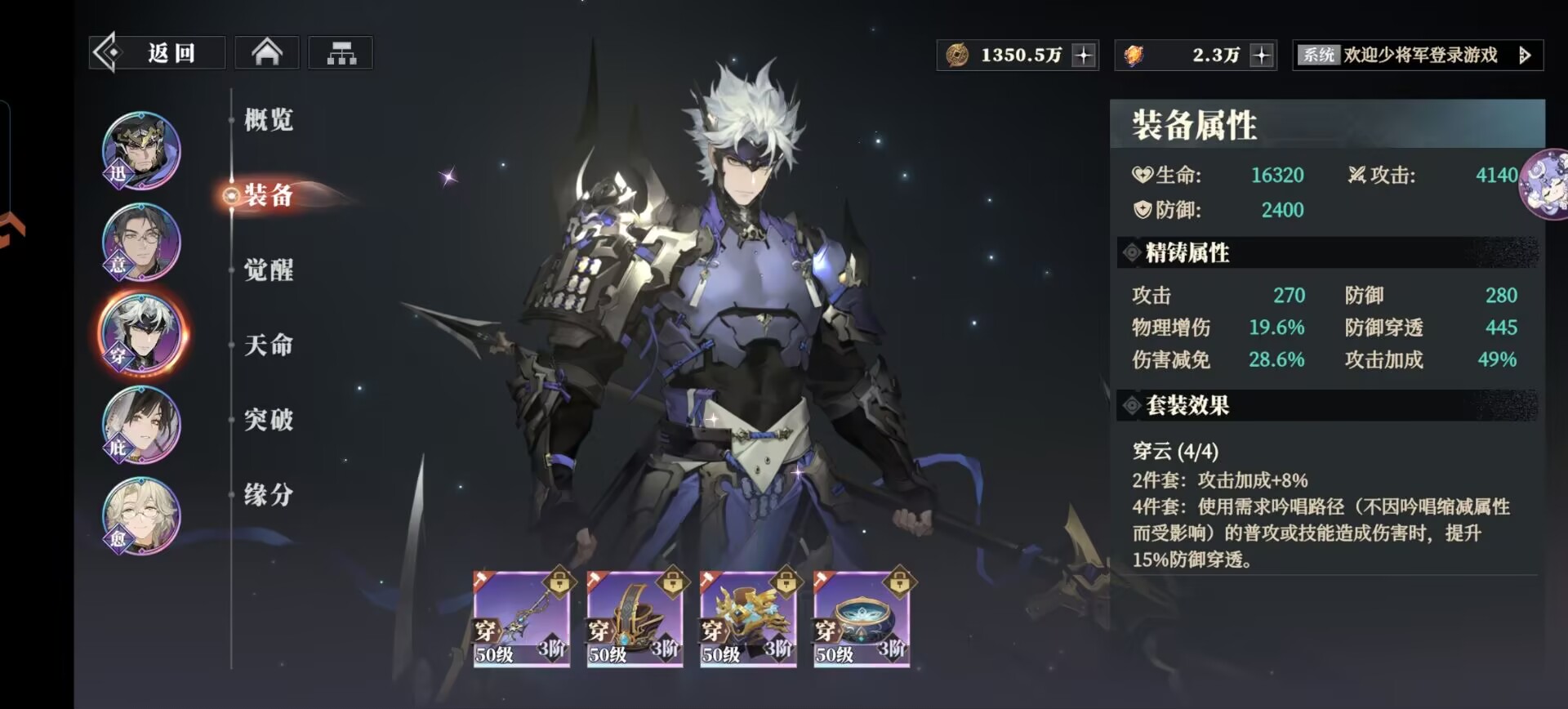1568x709 pixels.
Task: Choose the glasses-wearing hero portrait marked 意
Action: click(x=141, y=243)
